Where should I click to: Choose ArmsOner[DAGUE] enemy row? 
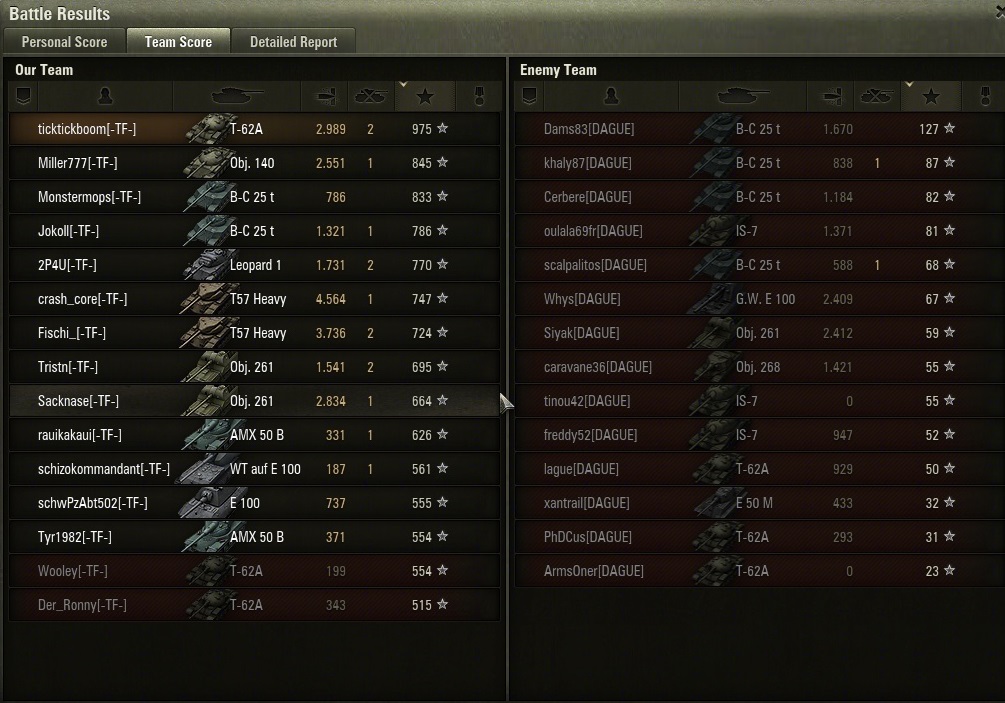[594, 571]
